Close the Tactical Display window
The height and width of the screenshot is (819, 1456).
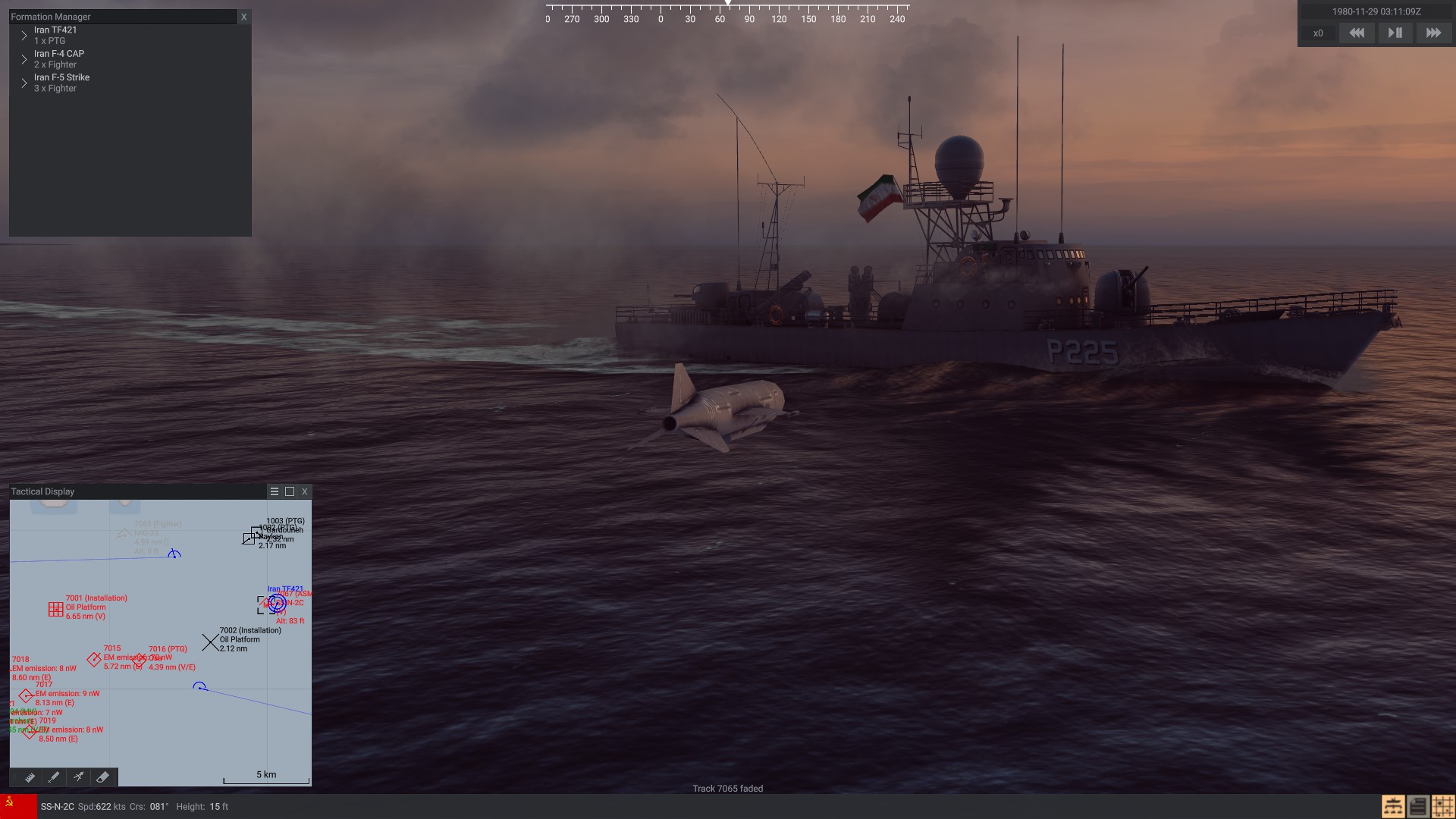305,491
